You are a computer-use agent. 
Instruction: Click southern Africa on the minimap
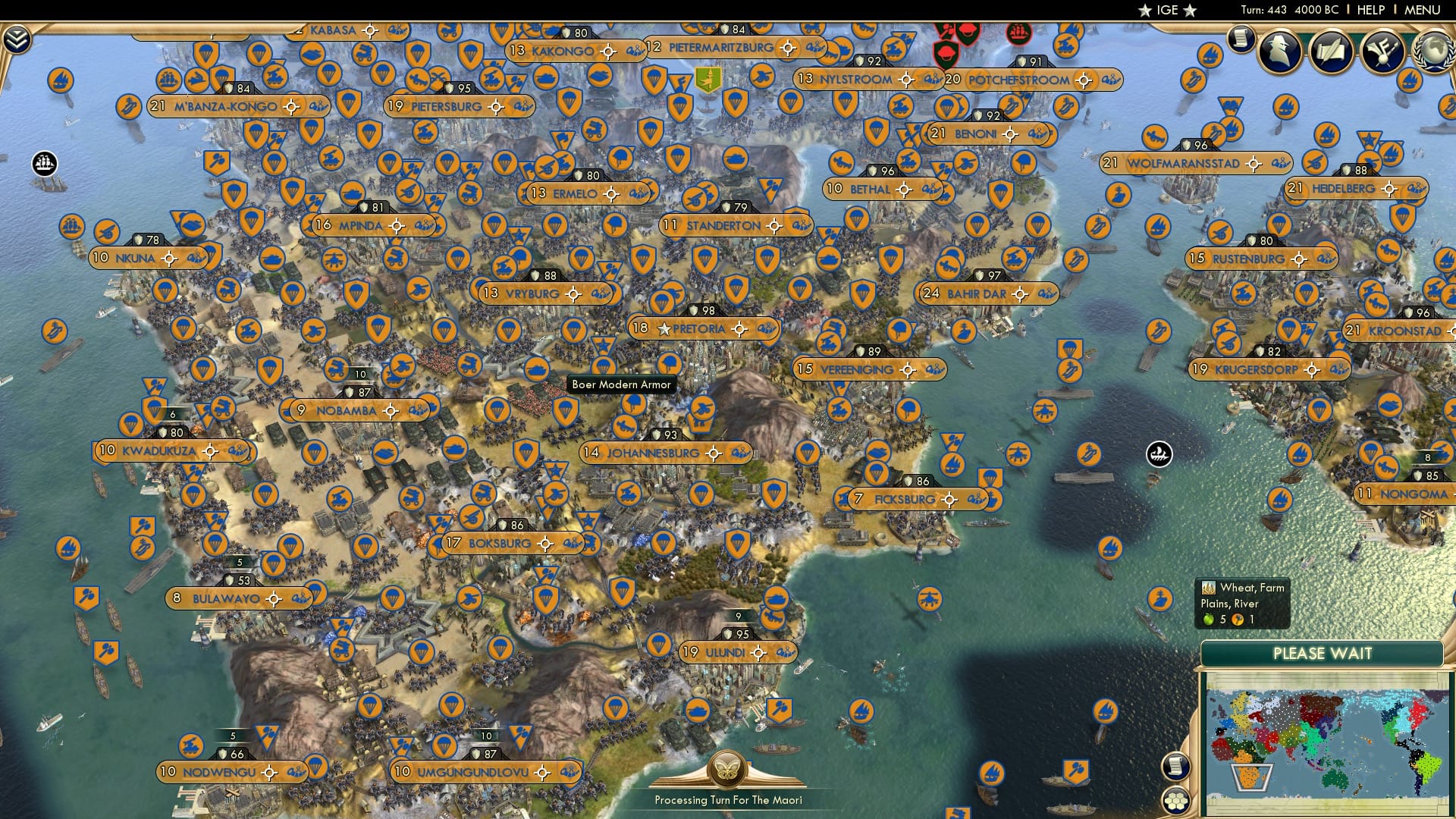[x=1250, y=773]
